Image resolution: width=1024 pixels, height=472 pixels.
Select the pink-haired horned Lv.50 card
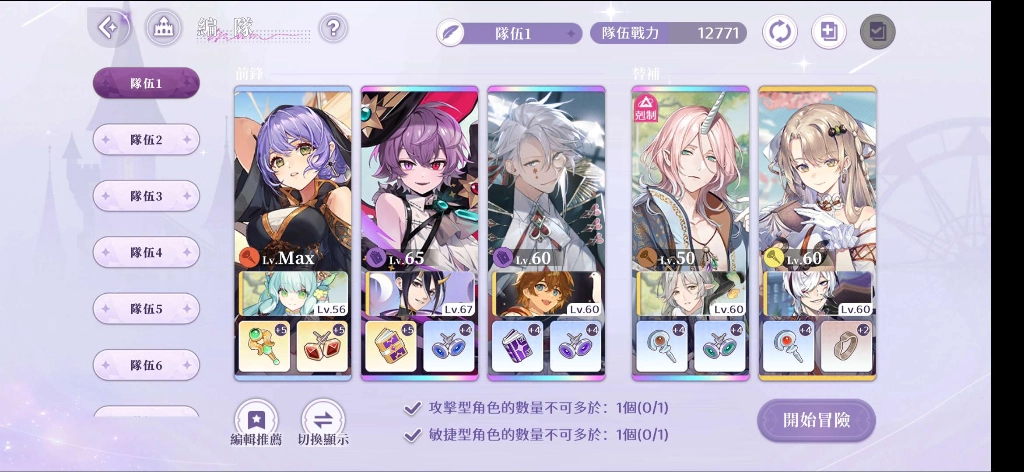[690, 180]
